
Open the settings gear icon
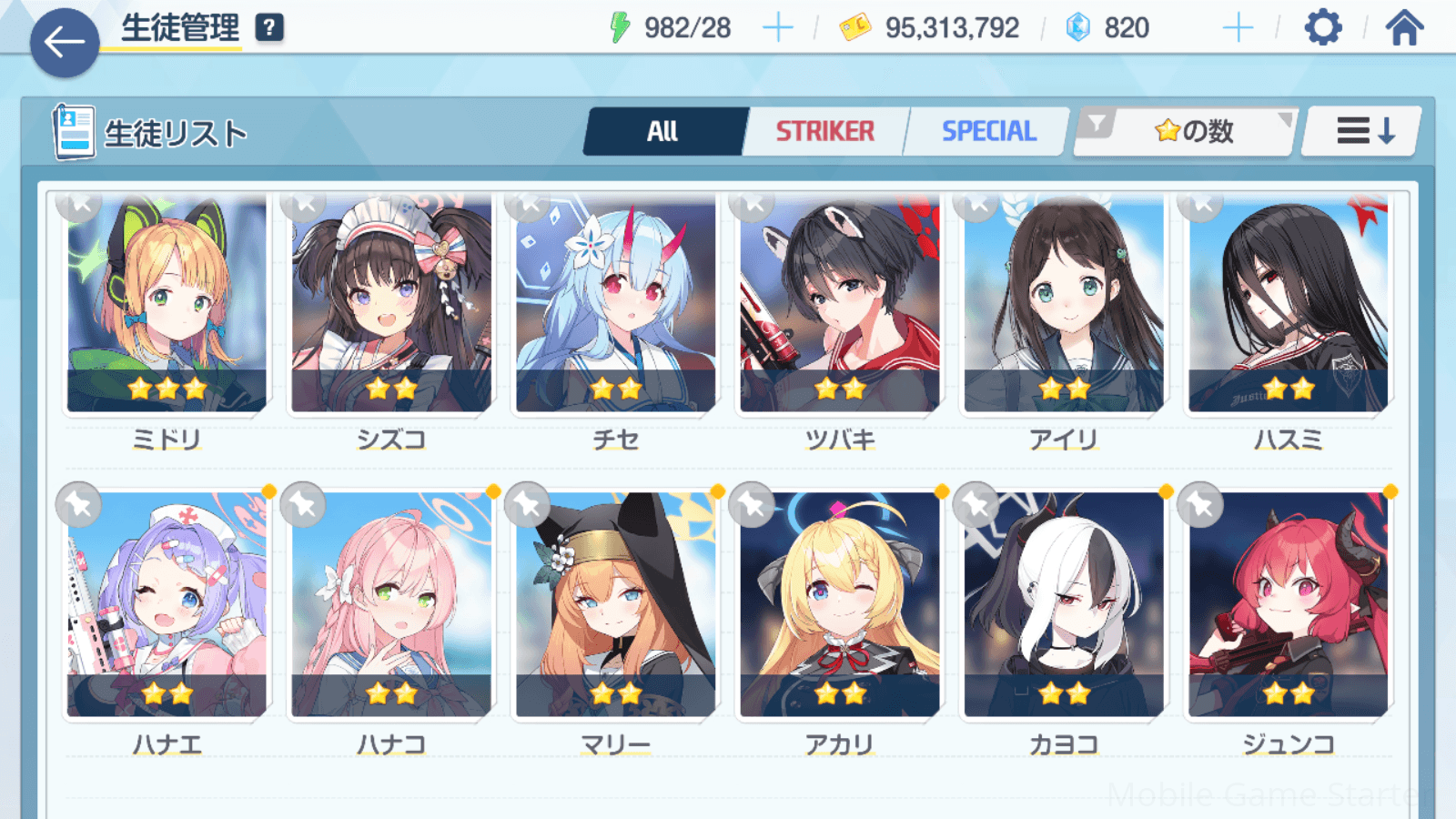point(1322,28)
